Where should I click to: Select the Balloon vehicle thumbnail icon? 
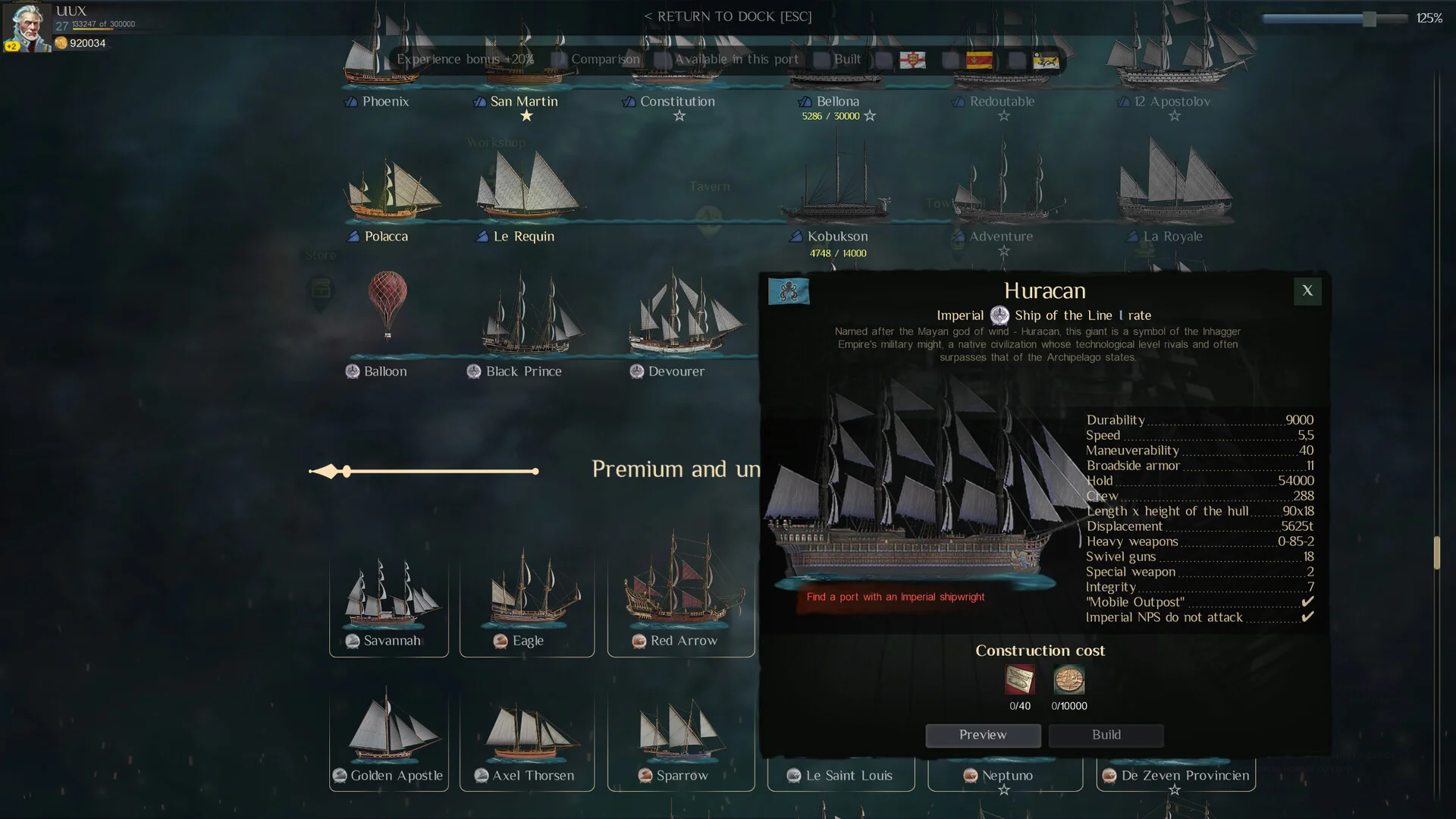351,371
